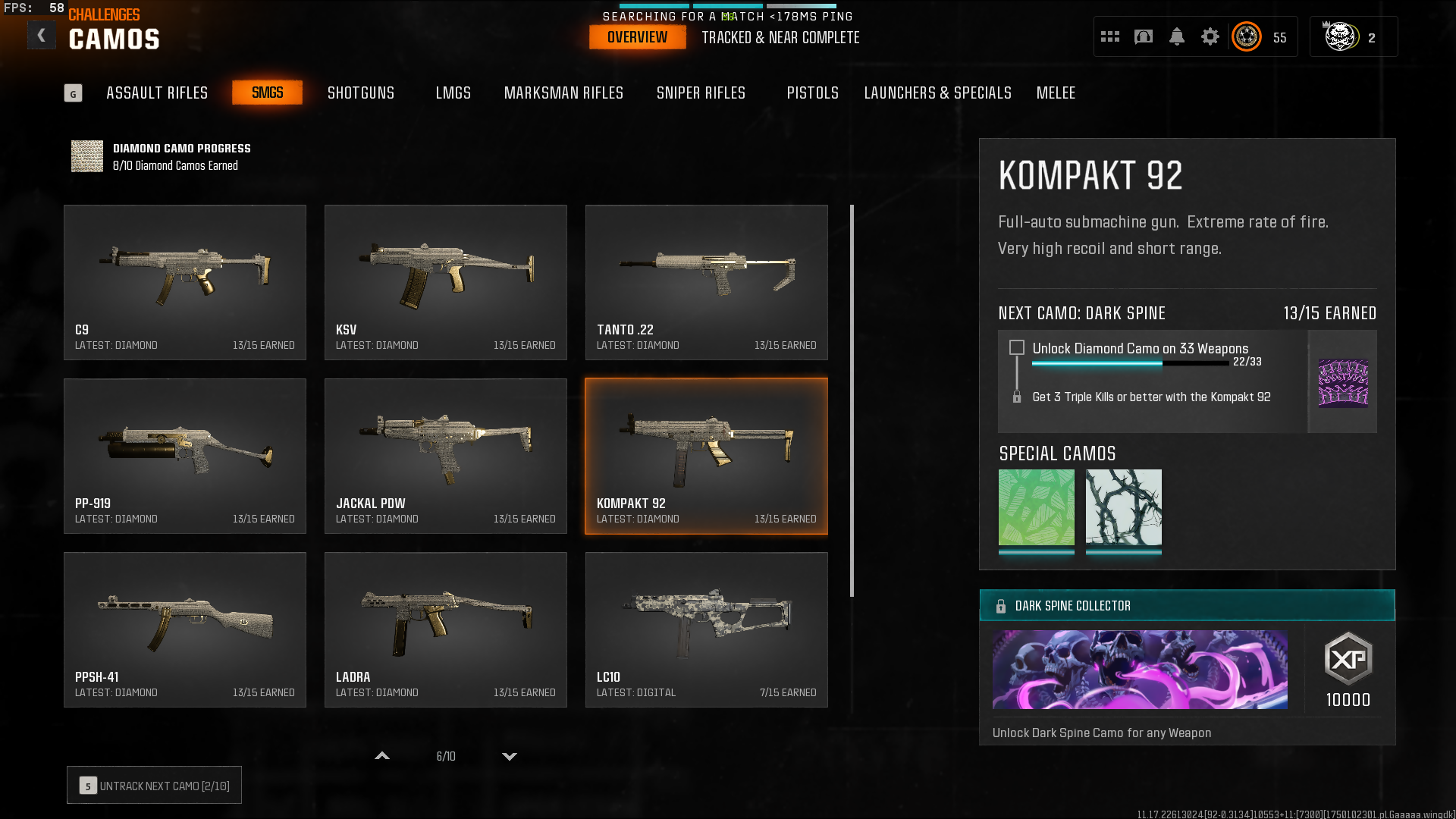
Task: Open the LC10 camo progress tile
Action: pos(706,629)
